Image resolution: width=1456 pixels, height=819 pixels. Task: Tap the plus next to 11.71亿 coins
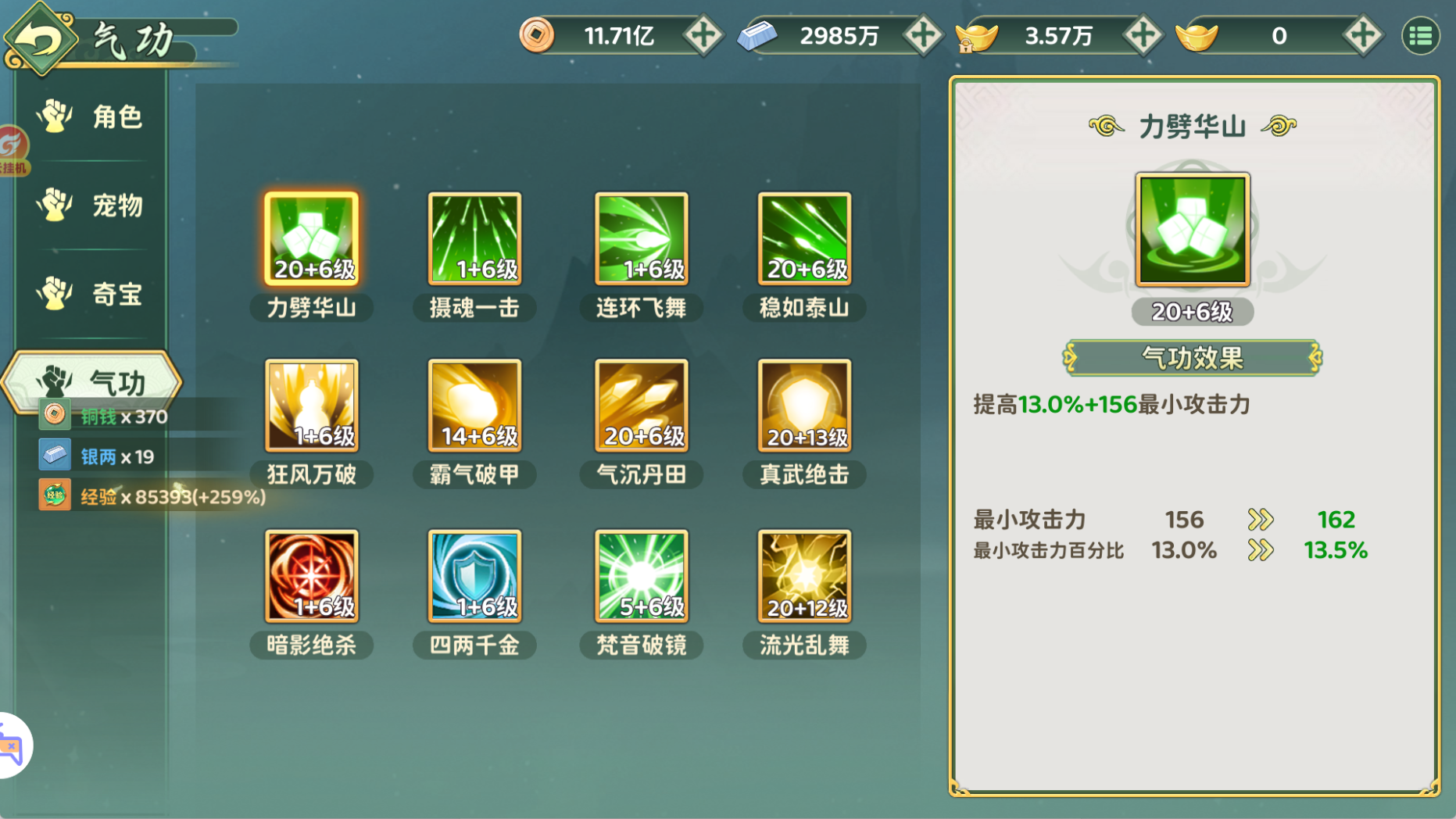[704, 35]
